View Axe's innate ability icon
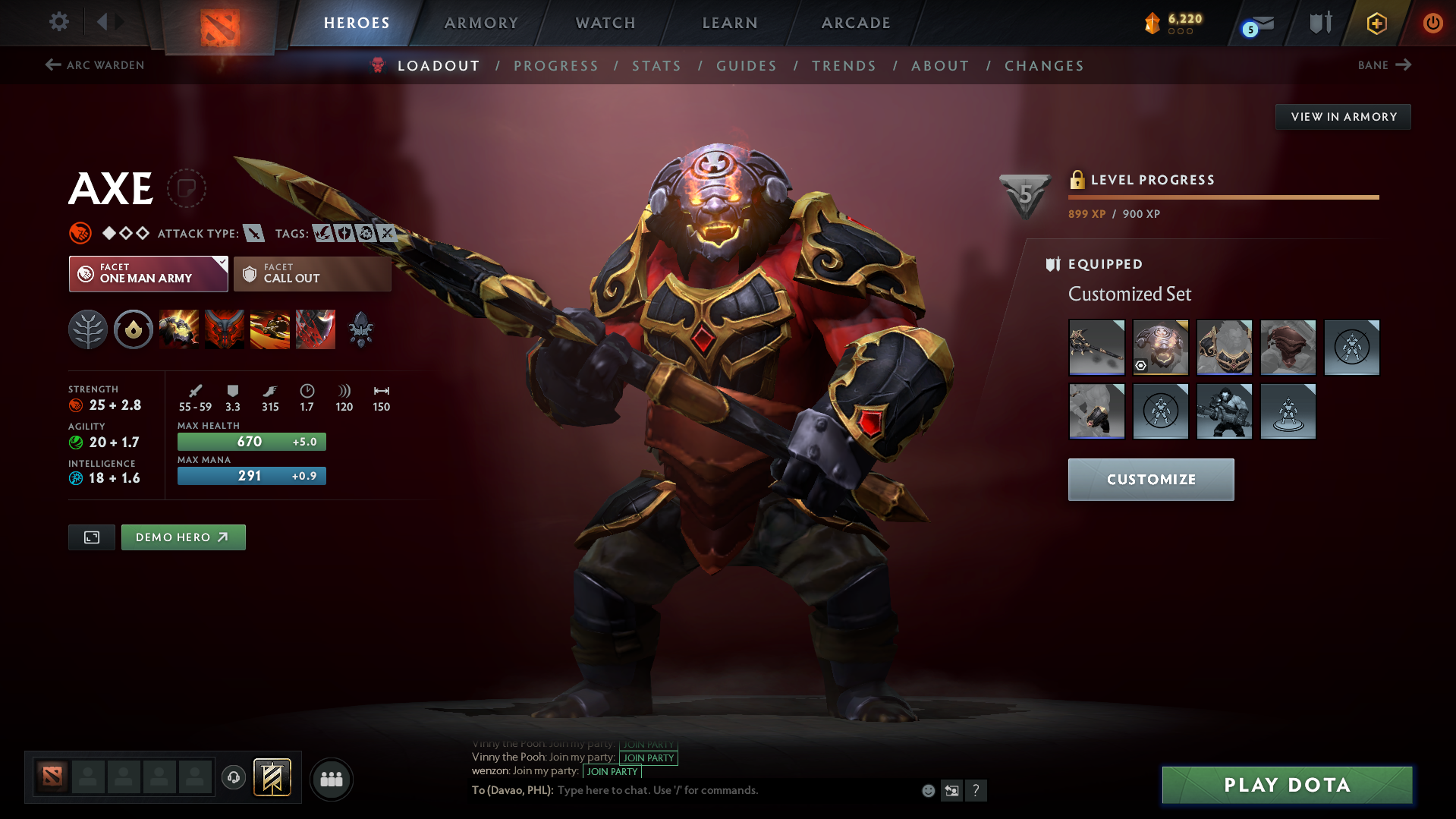Screen dimensions: 1456x819 tap(134, 329)
